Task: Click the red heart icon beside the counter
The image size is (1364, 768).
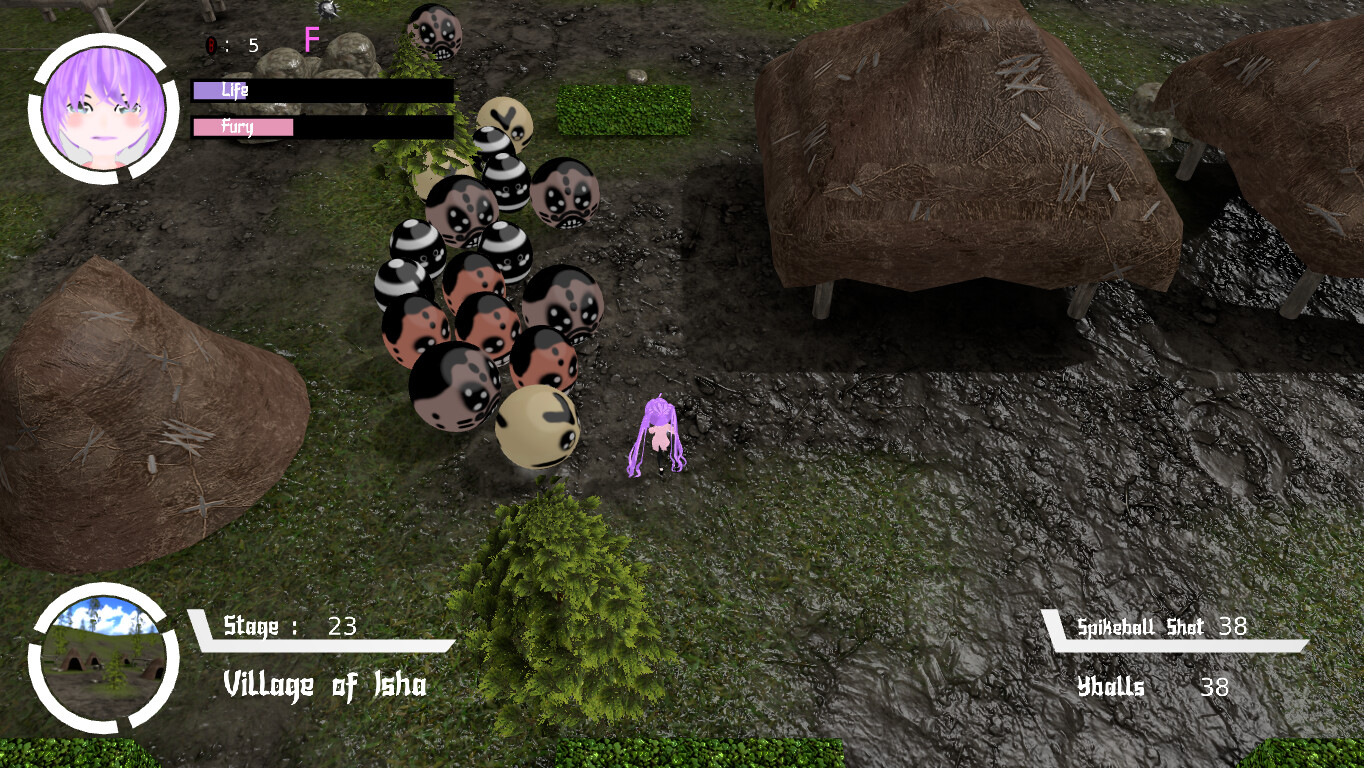Action: coord(212,44)
